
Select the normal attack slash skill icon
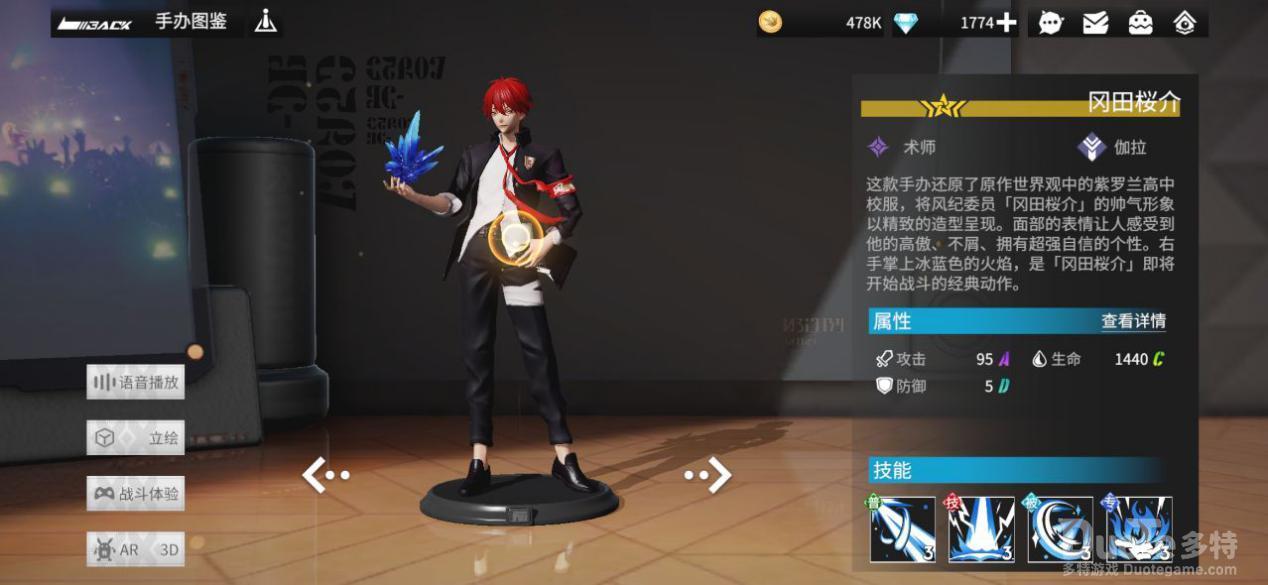[x=902, y=529]
